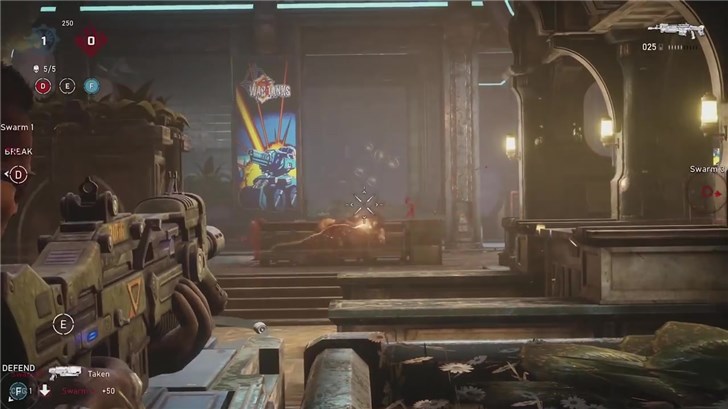728x409 pixels.
Task: Click the DEFEND ring F objective marker
Action: [17, 390]
